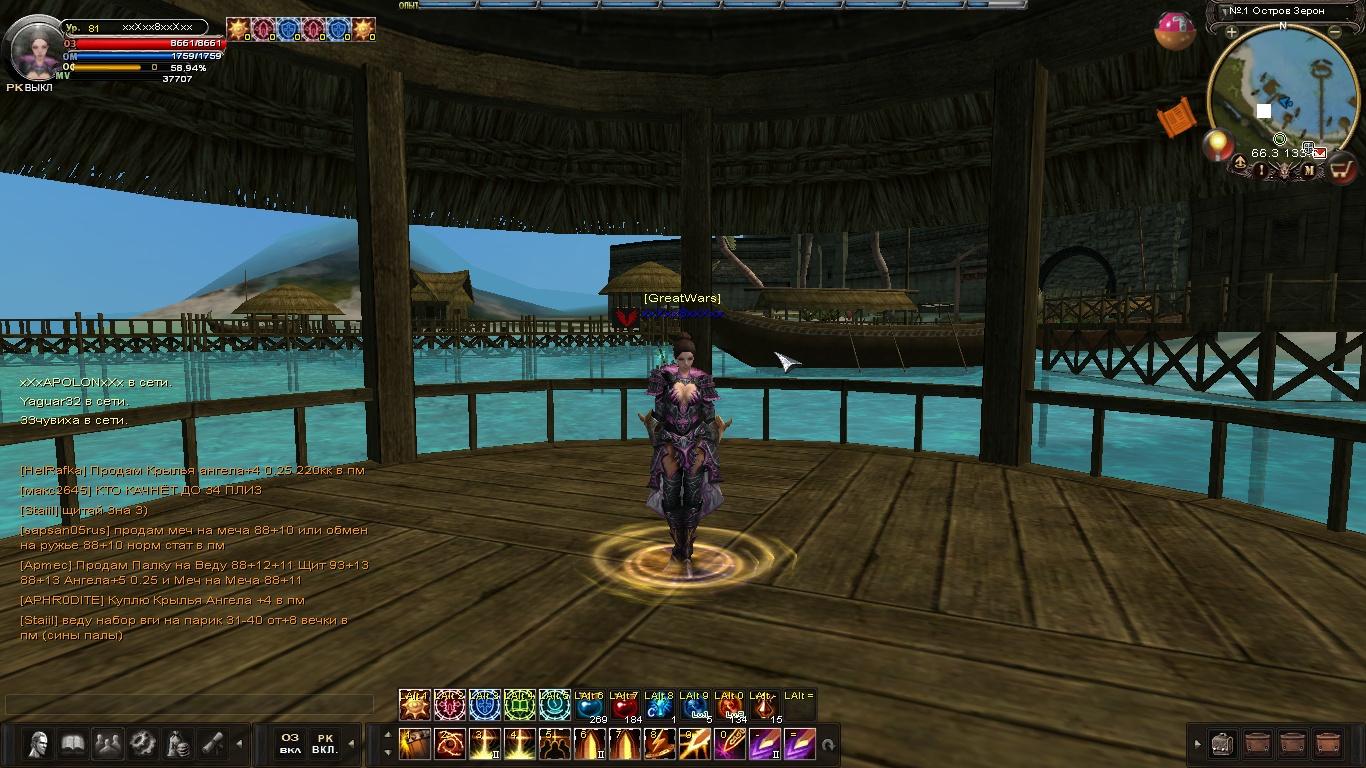This screenshot has width=1366, height=768.
Task: Activate the golden sun skill in LAlt 1
Action: (x=414, y=707)
